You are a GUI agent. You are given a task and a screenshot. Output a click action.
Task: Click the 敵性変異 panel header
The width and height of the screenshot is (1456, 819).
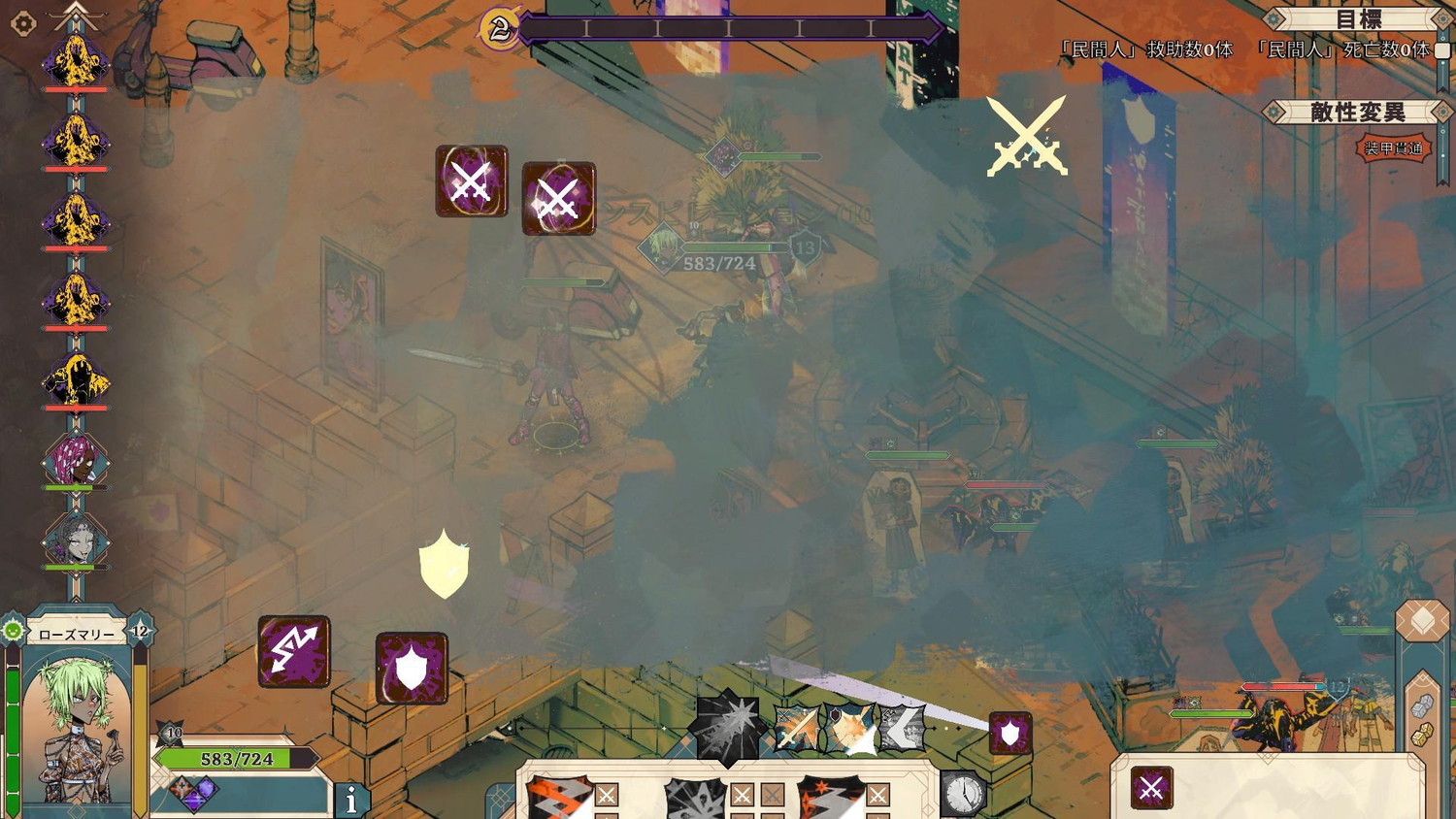1357,113
